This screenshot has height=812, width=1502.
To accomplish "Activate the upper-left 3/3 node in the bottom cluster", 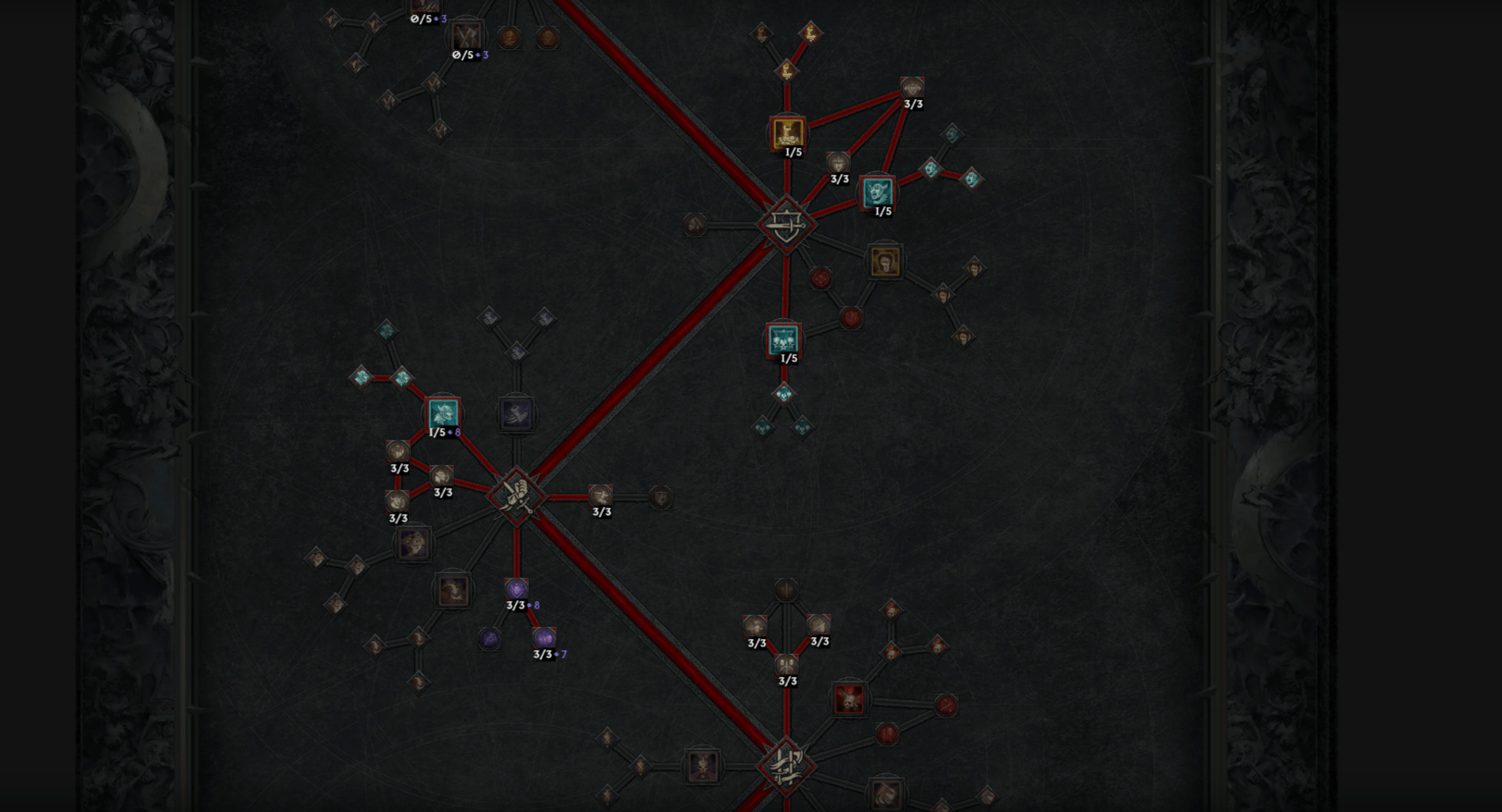I will 756,622.
